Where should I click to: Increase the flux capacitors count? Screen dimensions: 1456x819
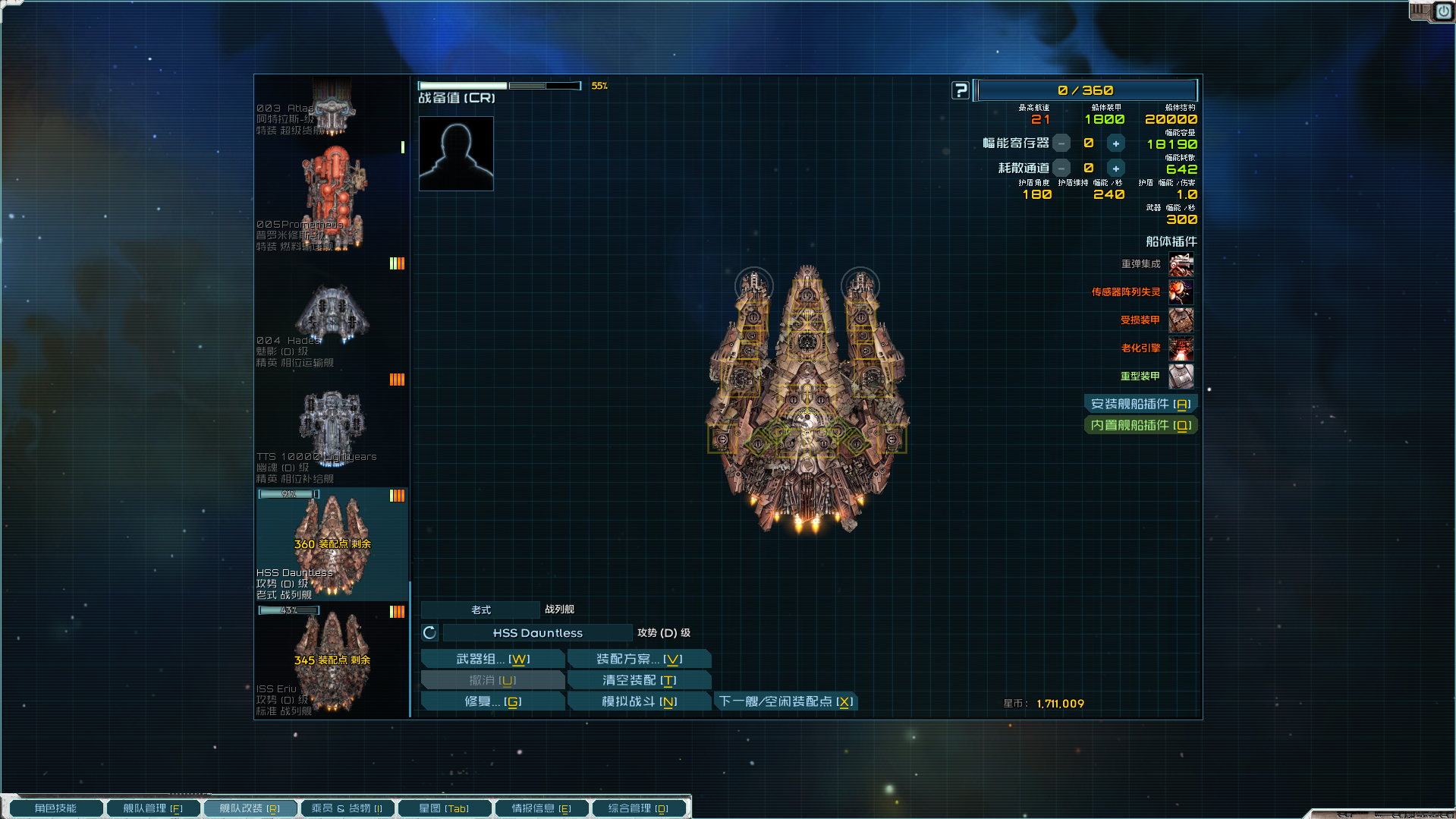[1115, 143]
